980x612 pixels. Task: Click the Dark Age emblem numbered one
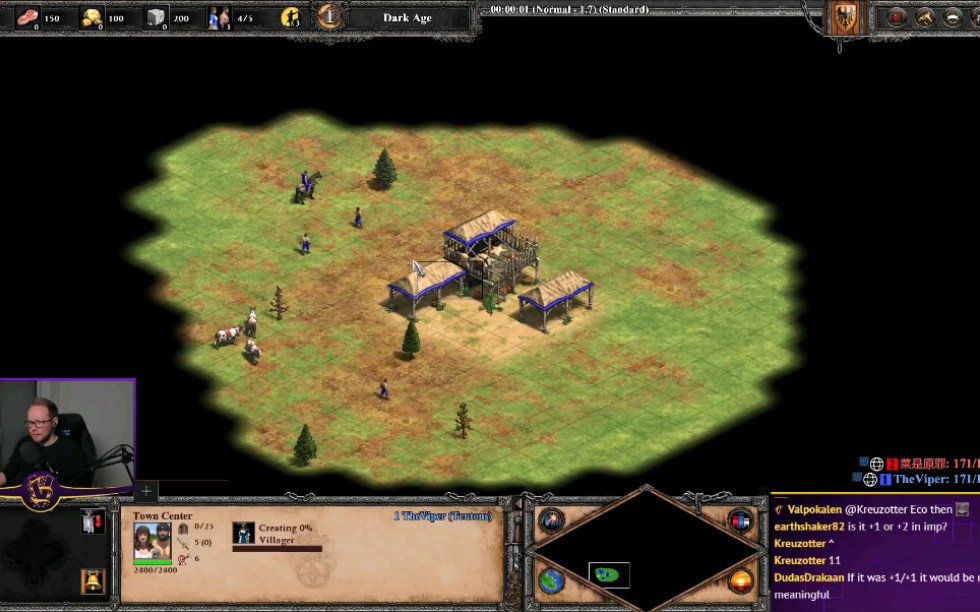(330, 17)
